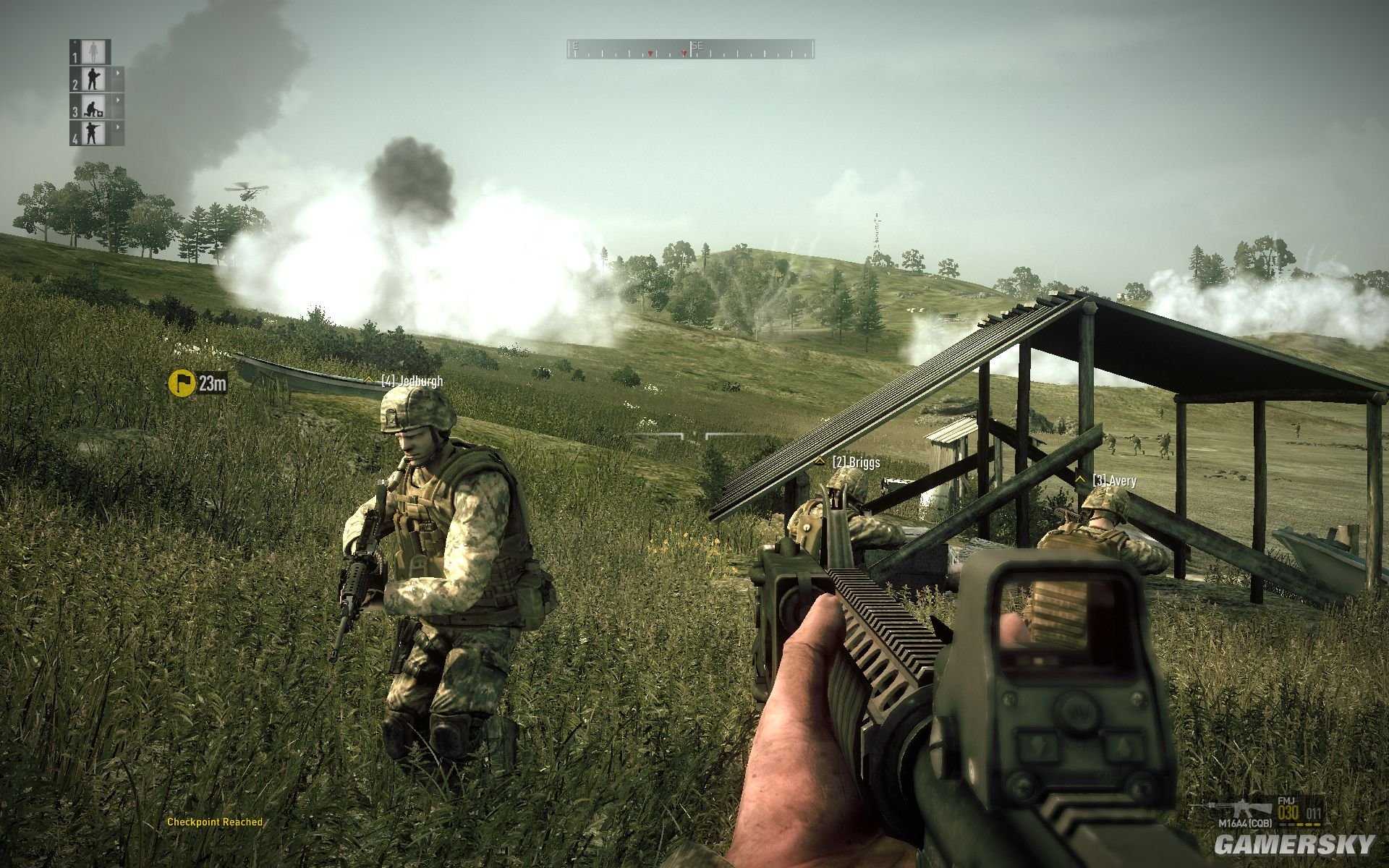Select the Briggs squad name tag
The height and width of the screenshot is (868, 1389).
pos(855,461)
